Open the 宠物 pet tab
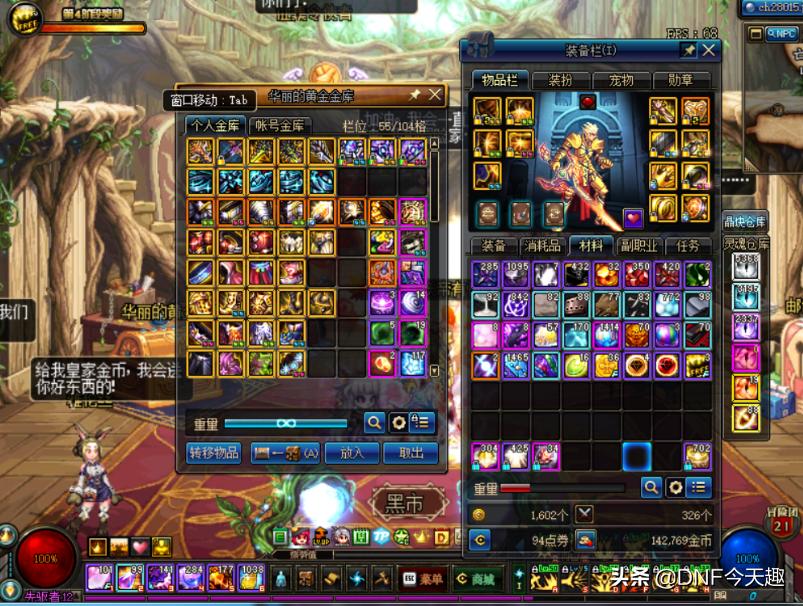 pyautogui.click(x=621, y=80)
